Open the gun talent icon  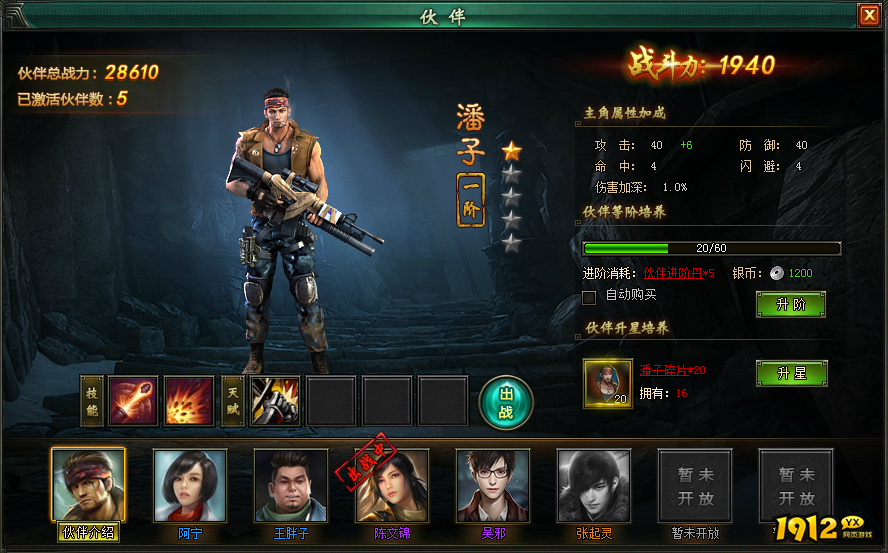coord(275,401)
